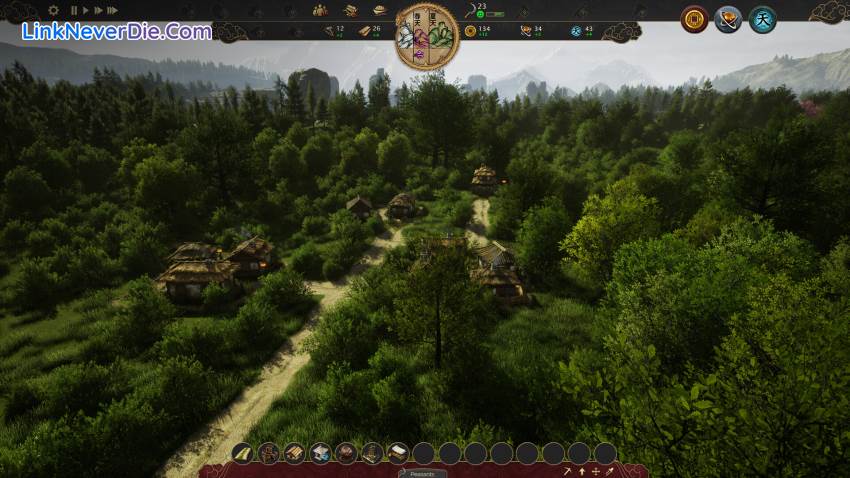Screen dimensions: 850x478
Task: Select the road building tool slot
Action: click(x=243, y=453)
